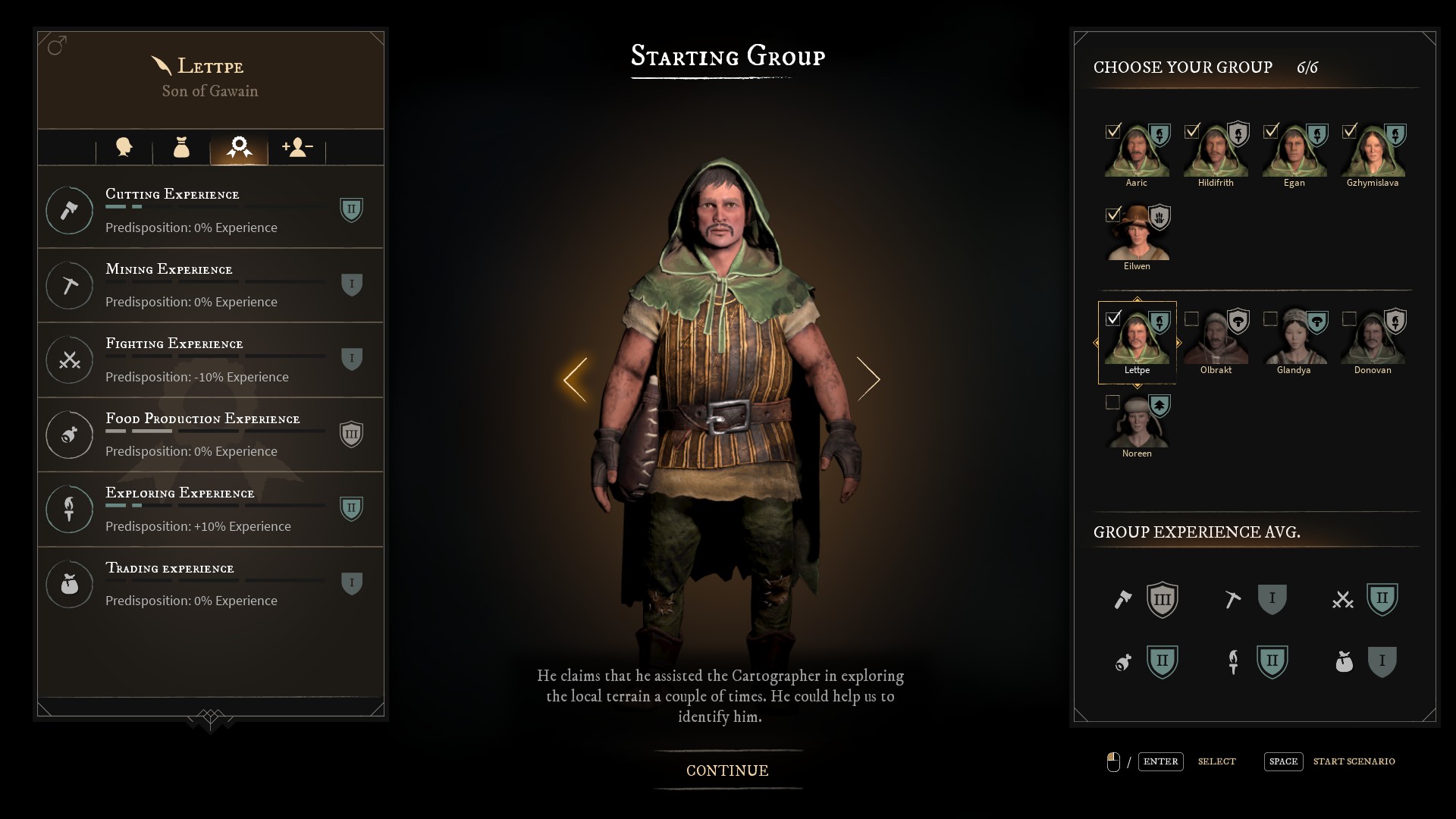Tick Donovan's group checkbox
1456x819 pixels.
pyautogui.click(x=1349, y=318)
